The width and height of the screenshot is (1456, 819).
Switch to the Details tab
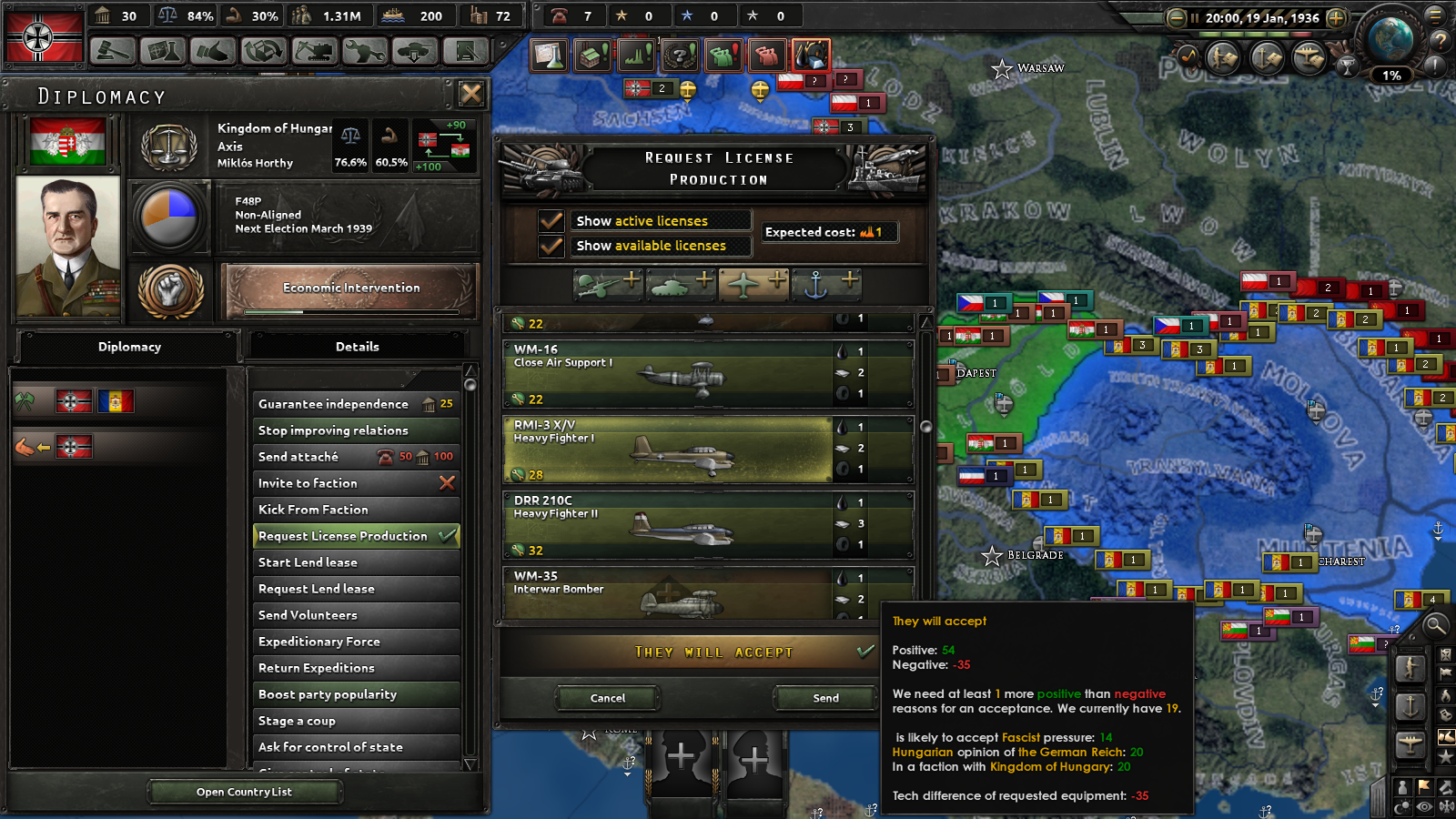[358, 347]
